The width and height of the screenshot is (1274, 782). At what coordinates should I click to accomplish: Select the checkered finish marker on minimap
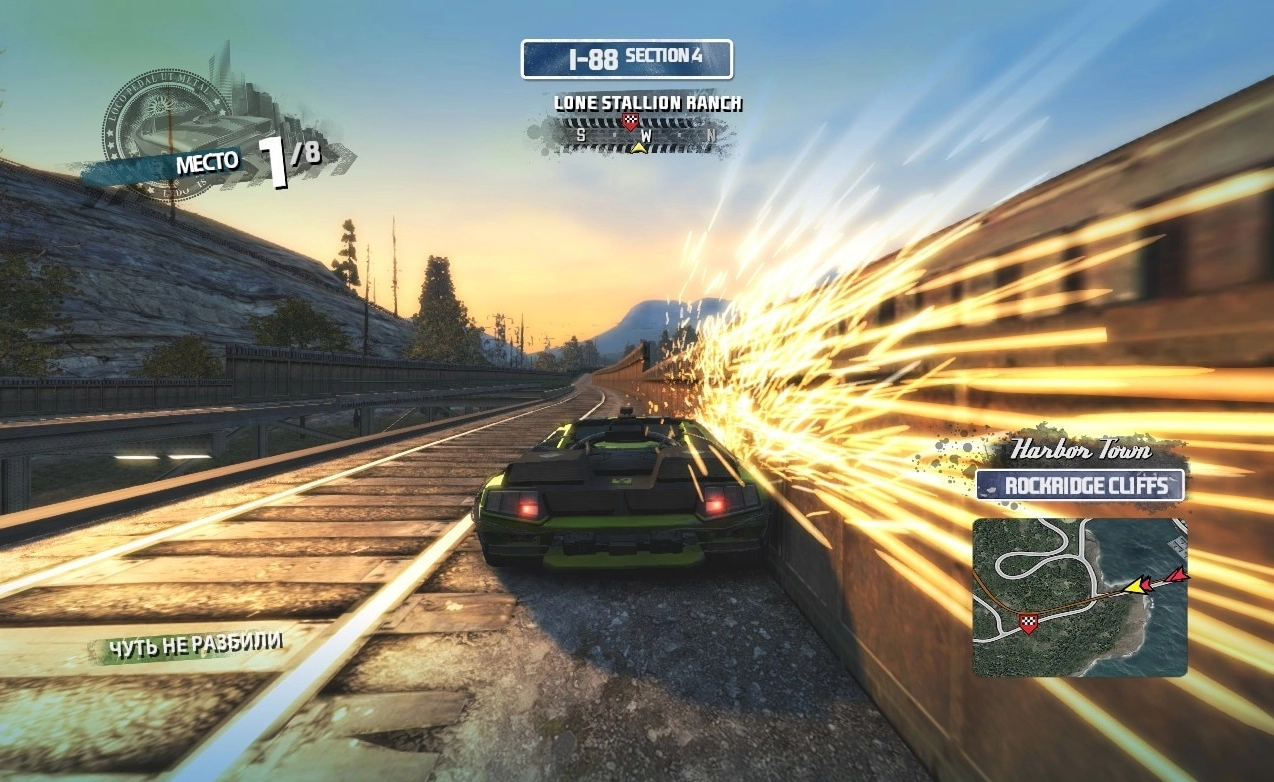pyautogui.click(x=1028, y=624)
